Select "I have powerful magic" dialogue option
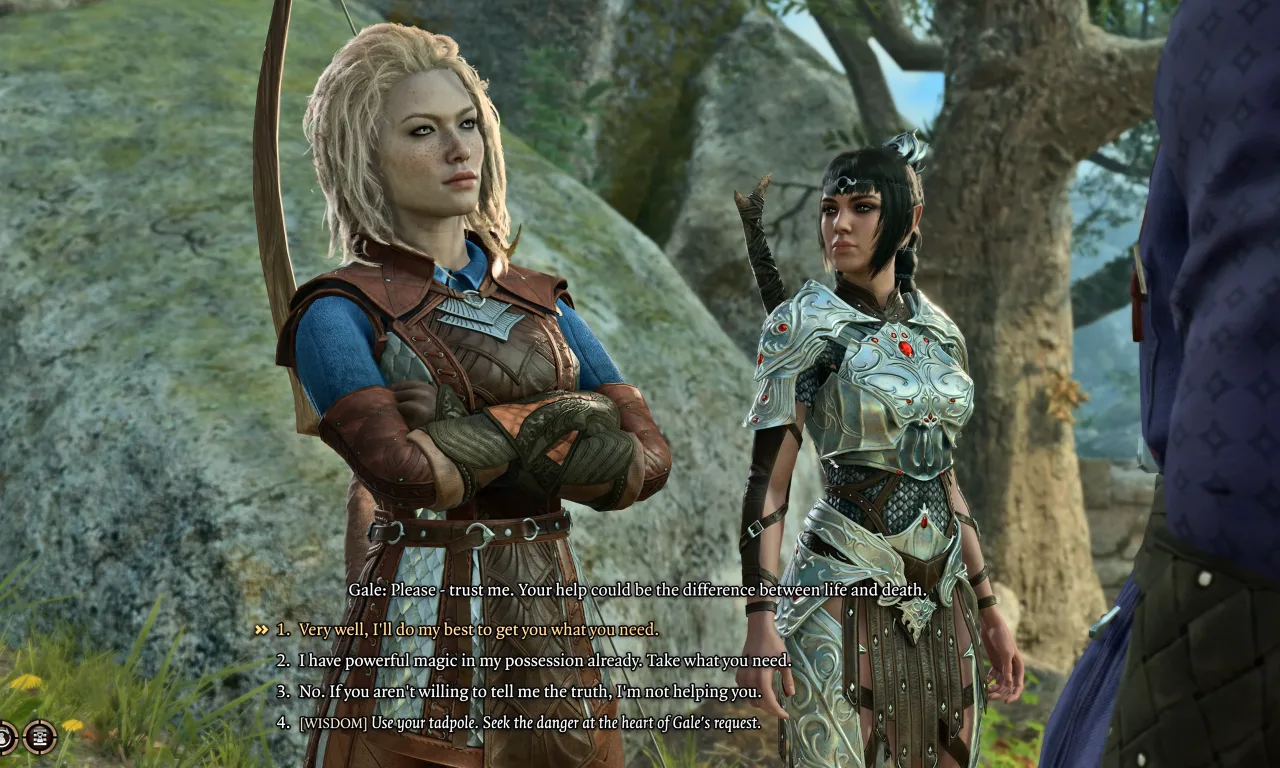The image size is (1280, 768). [544, 661]
